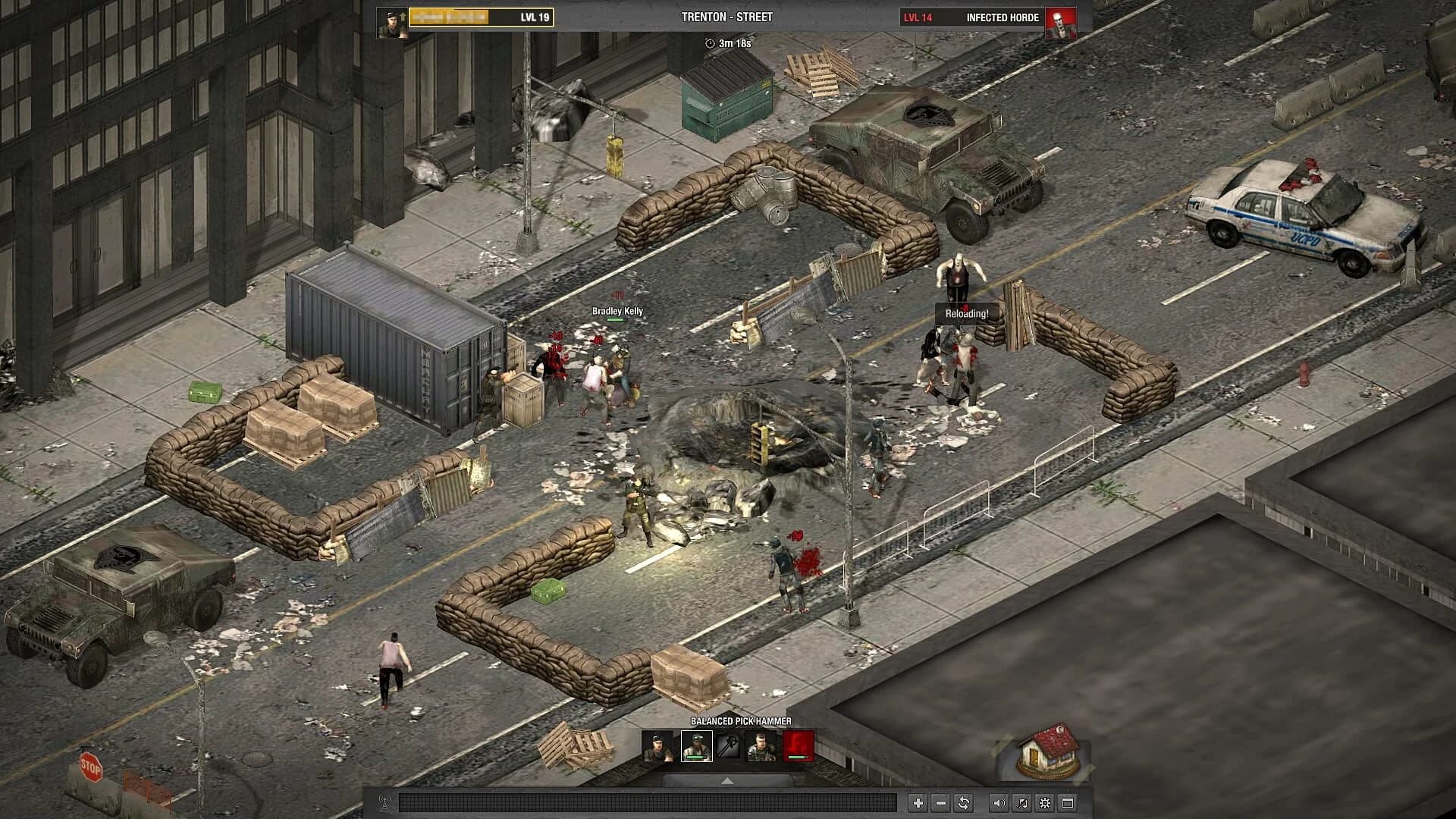Viewport: 1456px width, 819px height.
Task: Click the camera refresh arrows icon
Action: (x=965, y=803)
